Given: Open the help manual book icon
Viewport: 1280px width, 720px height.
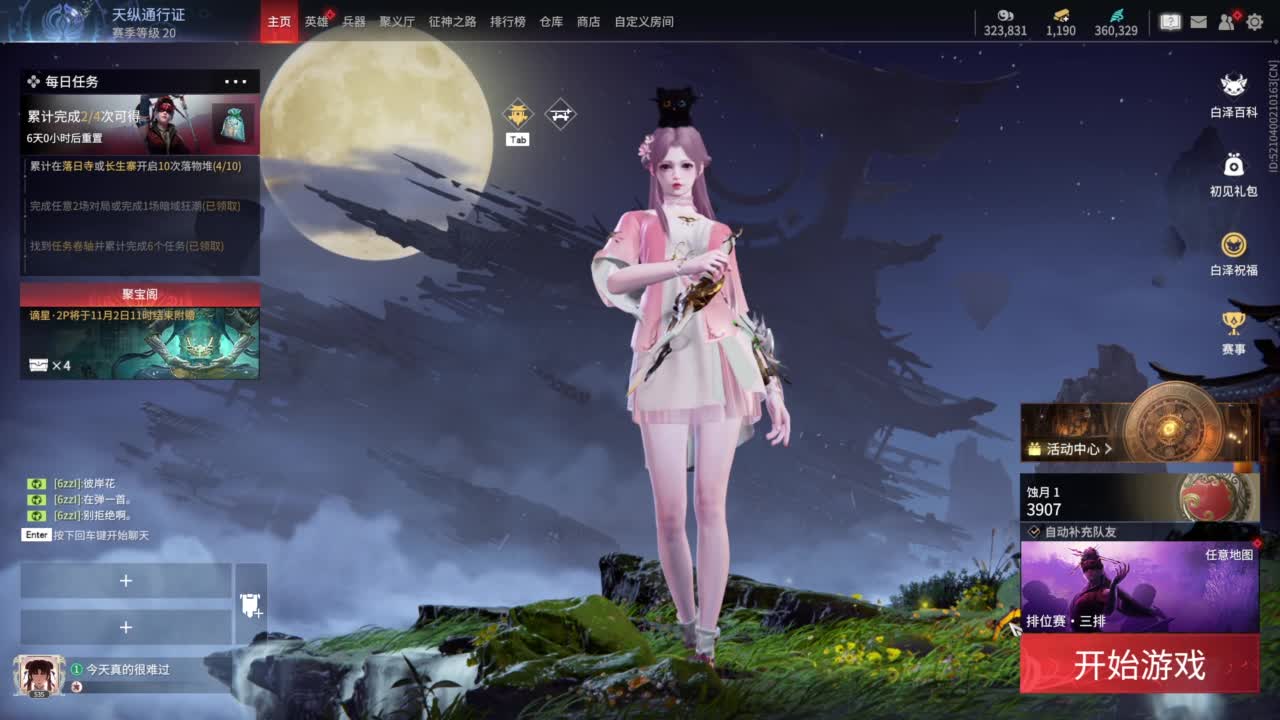Looking at the screenshot, I should click(1169, 22).
